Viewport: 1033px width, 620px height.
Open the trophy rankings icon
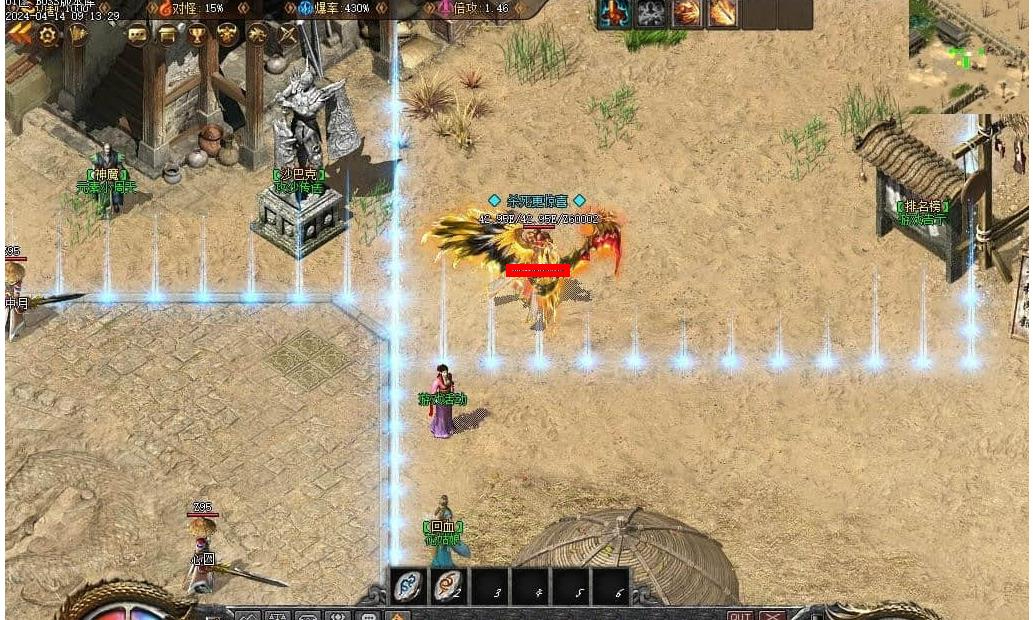[198, 34]
